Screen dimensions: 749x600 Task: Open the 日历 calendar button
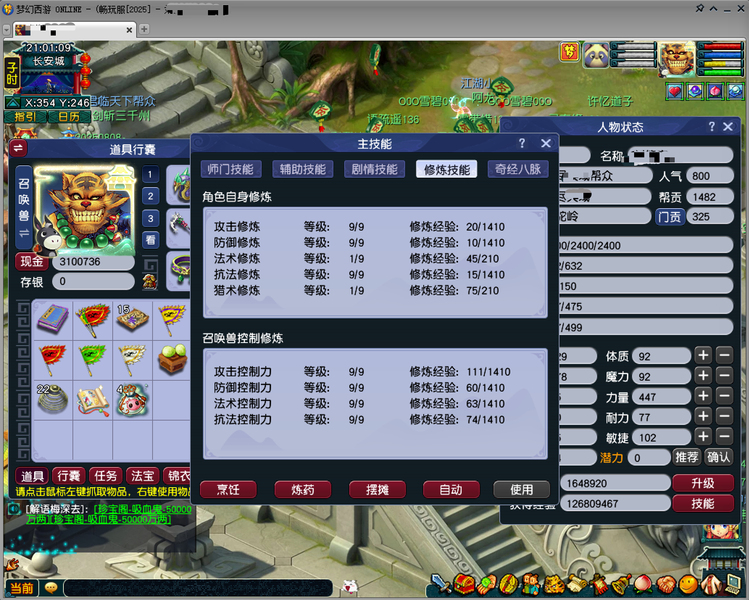pos(69,116)
